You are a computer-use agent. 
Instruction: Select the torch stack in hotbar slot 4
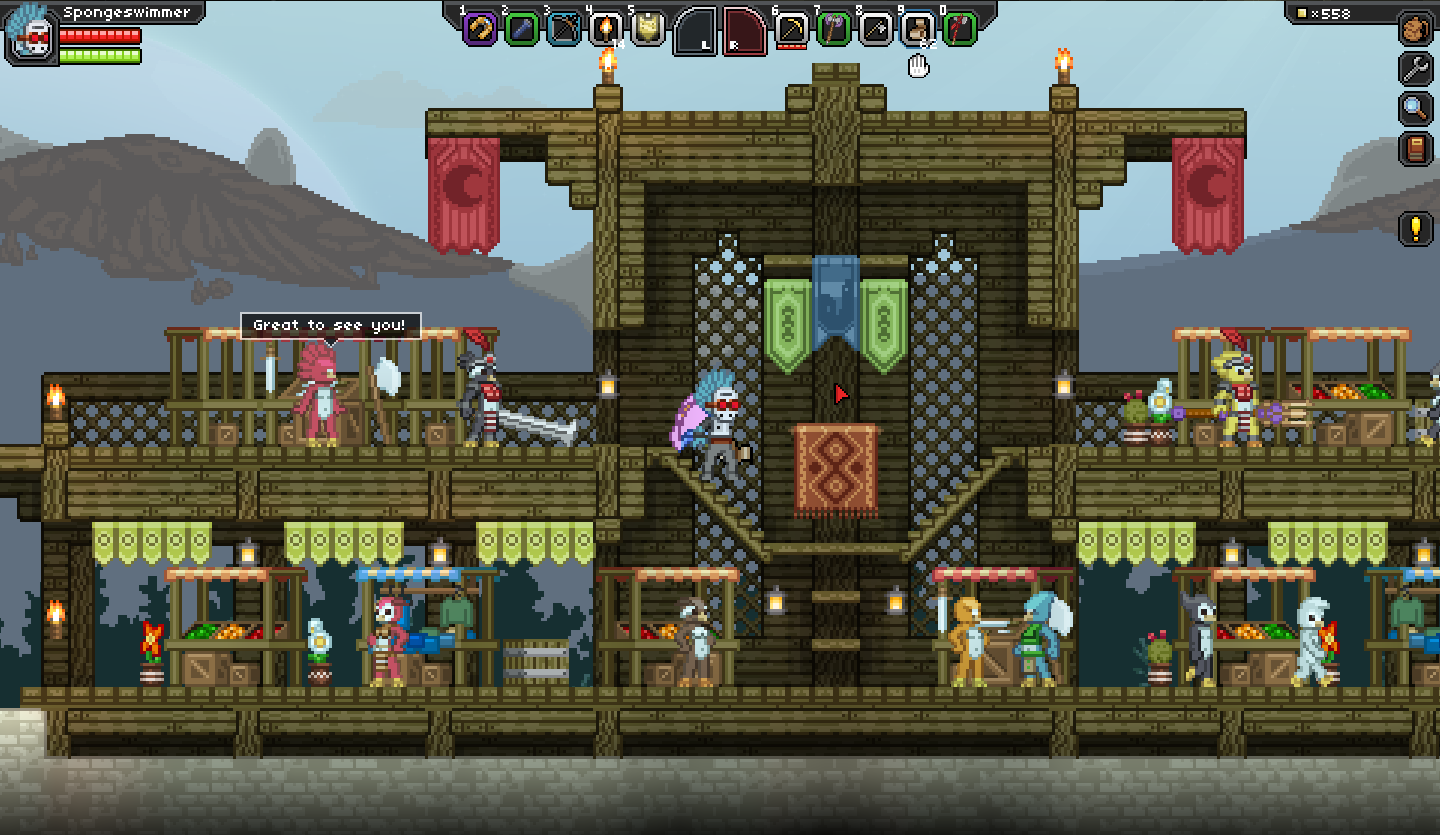(606, 29)
